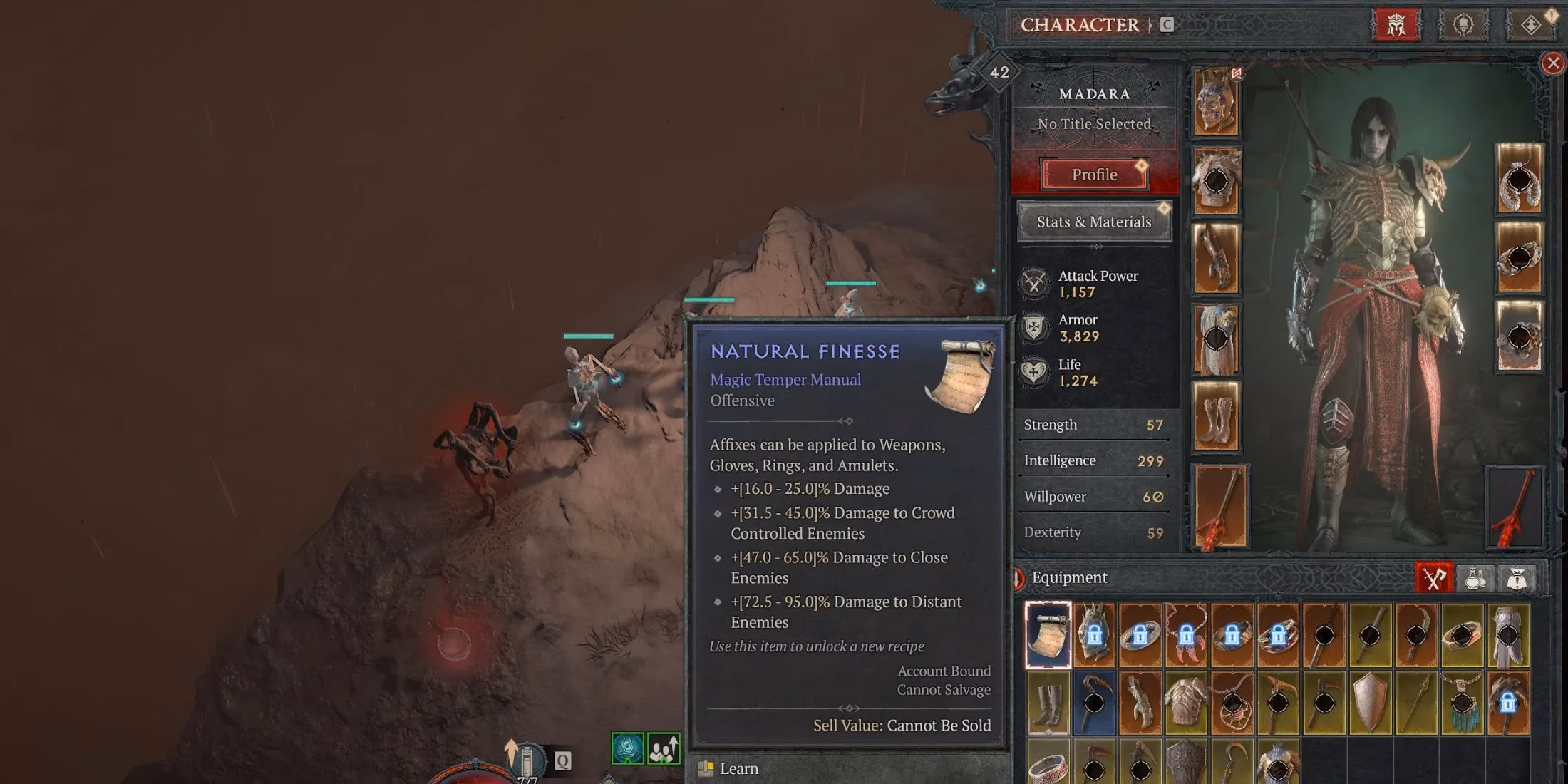Select the skull Skills tab at top
The width and height of the screenshot is (1568, 784).
click(1463, 22)
